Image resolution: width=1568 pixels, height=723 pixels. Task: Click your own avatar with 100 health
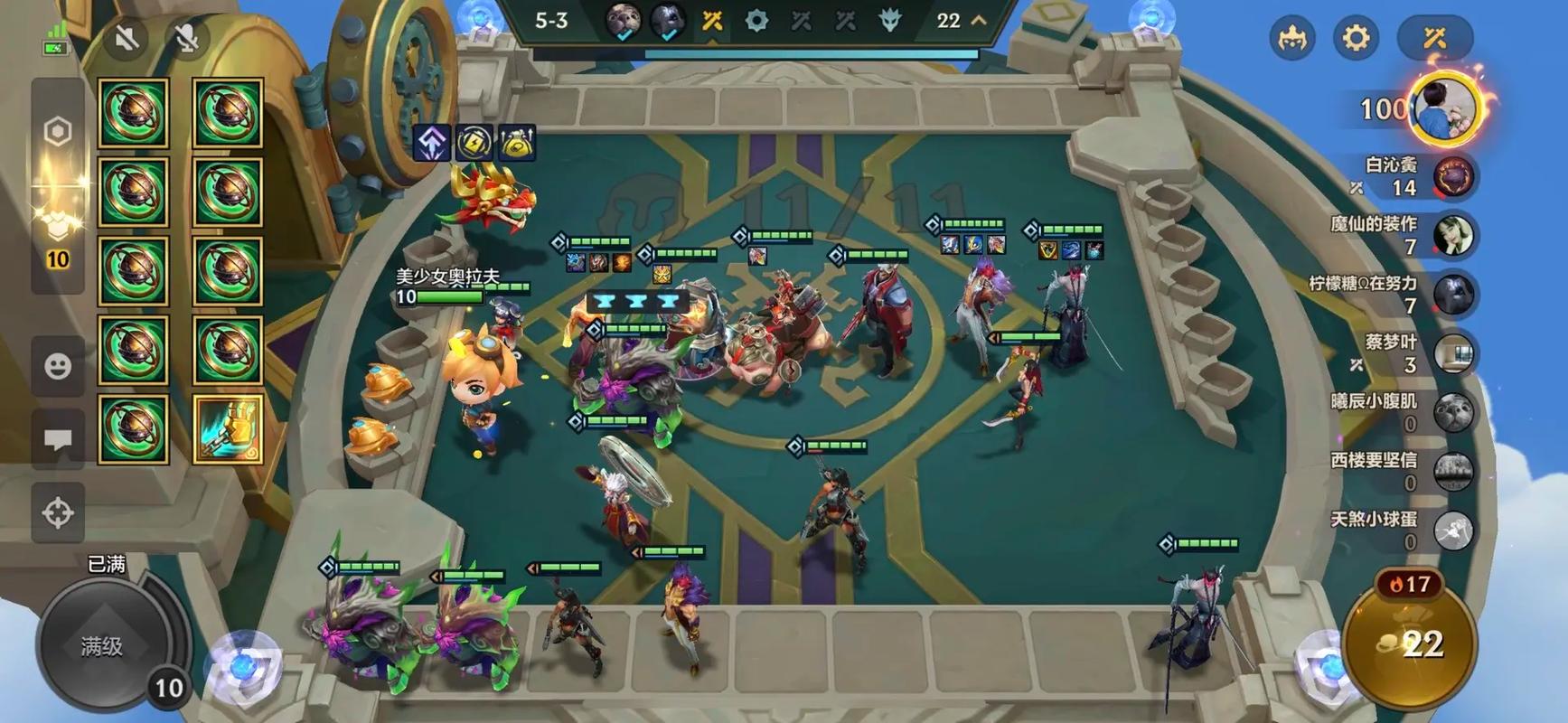1445,108
